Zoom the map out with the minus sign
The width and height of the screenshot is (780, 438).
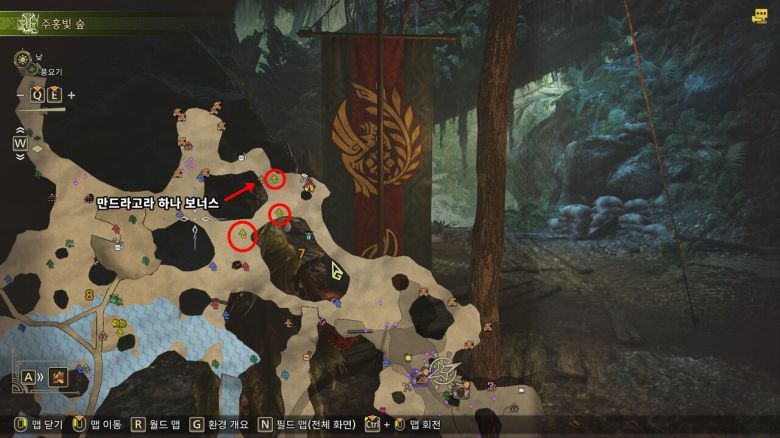(21, 95)
